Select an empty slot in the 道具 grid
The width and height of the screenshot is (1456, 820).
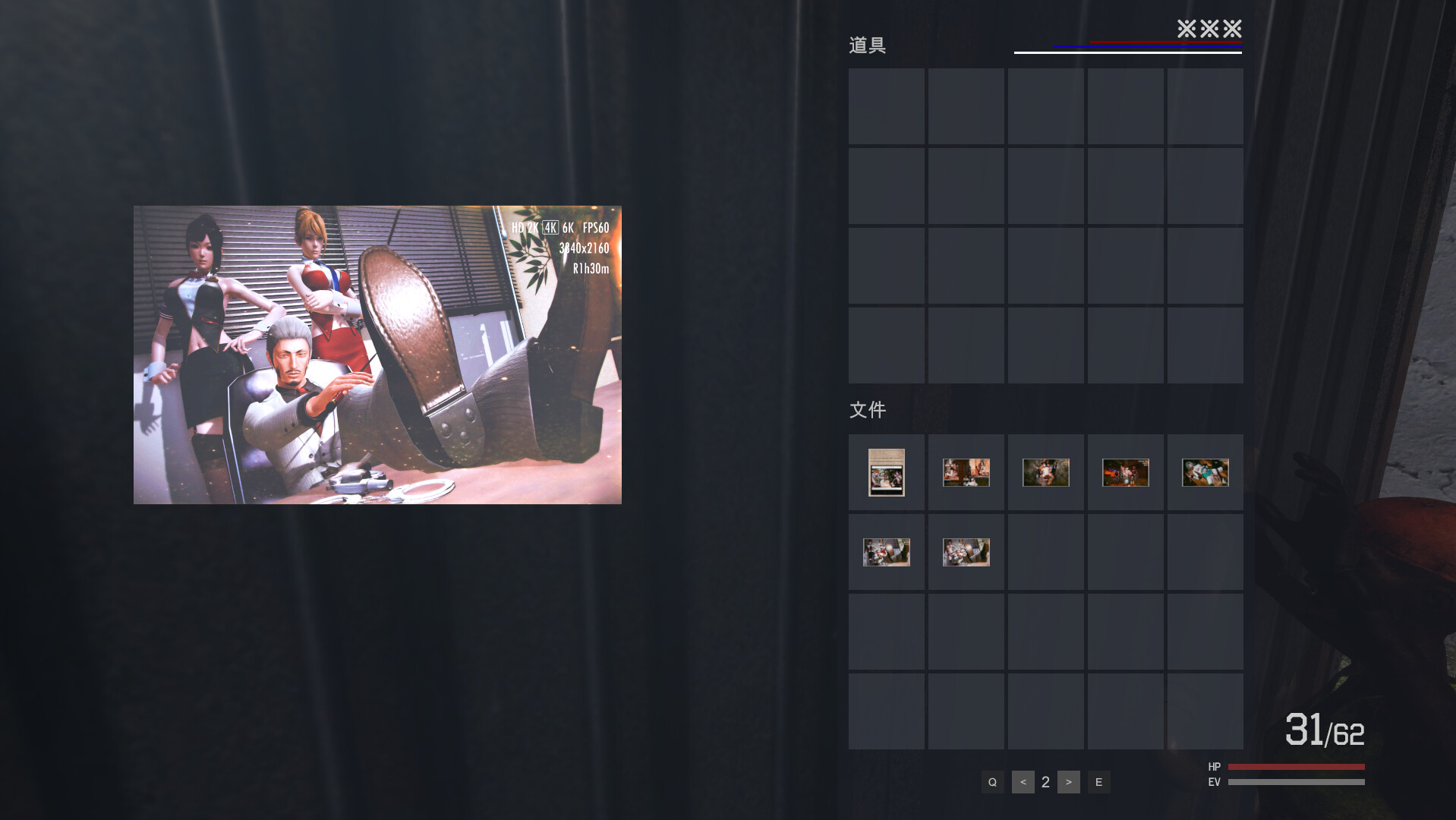(x=886, y=106)
